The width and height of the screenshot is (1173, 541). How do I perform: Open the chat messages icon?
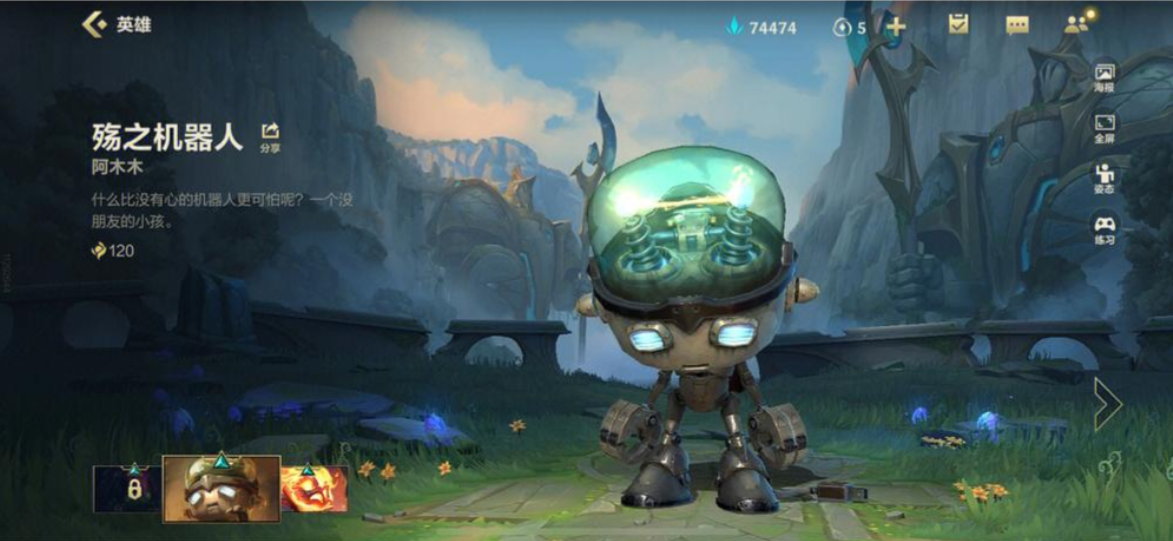click(x=1017, y=26)
